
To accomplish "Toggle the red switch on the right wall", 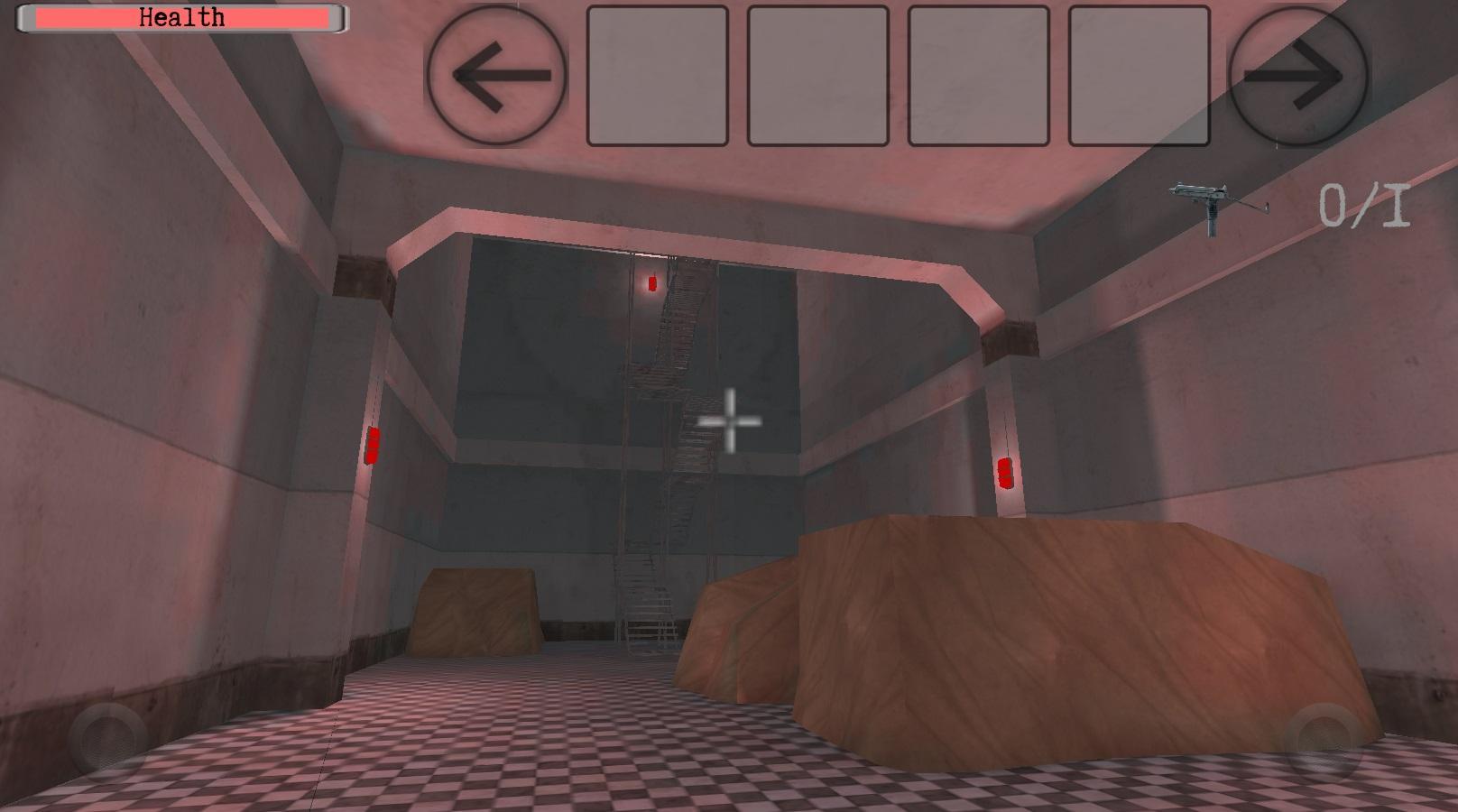I will point(1004,473).
